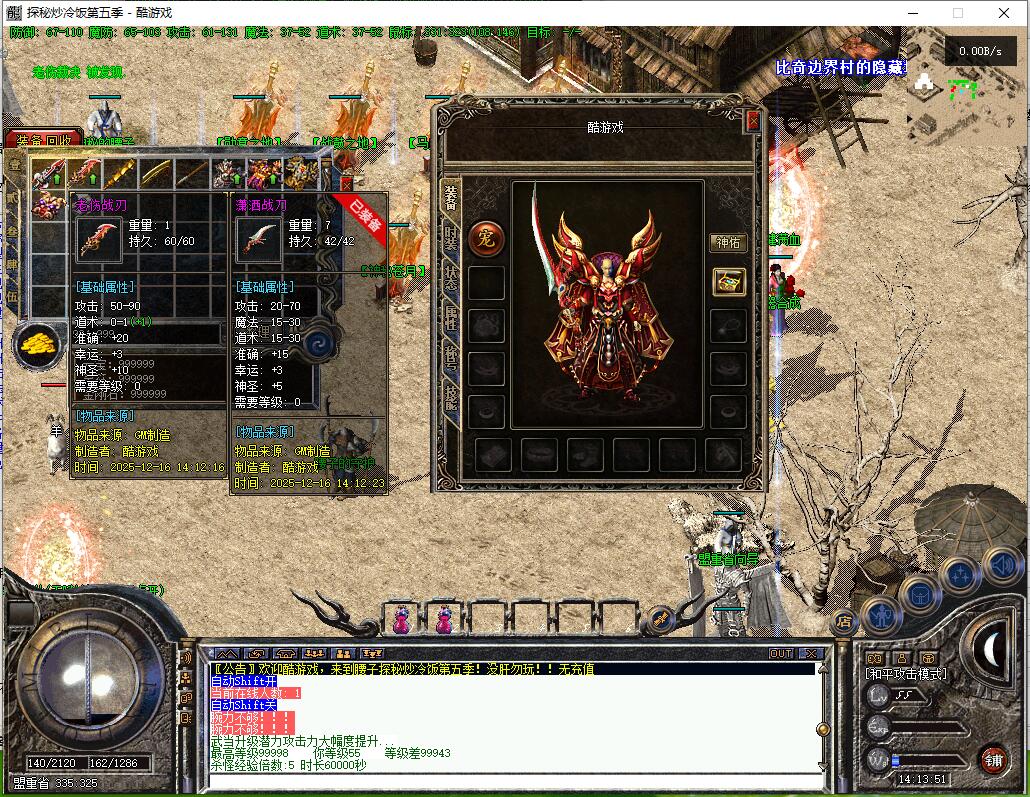Show the 属性 attributes tab
Viewport: 1030px width, 797px height.
point(451,320)
